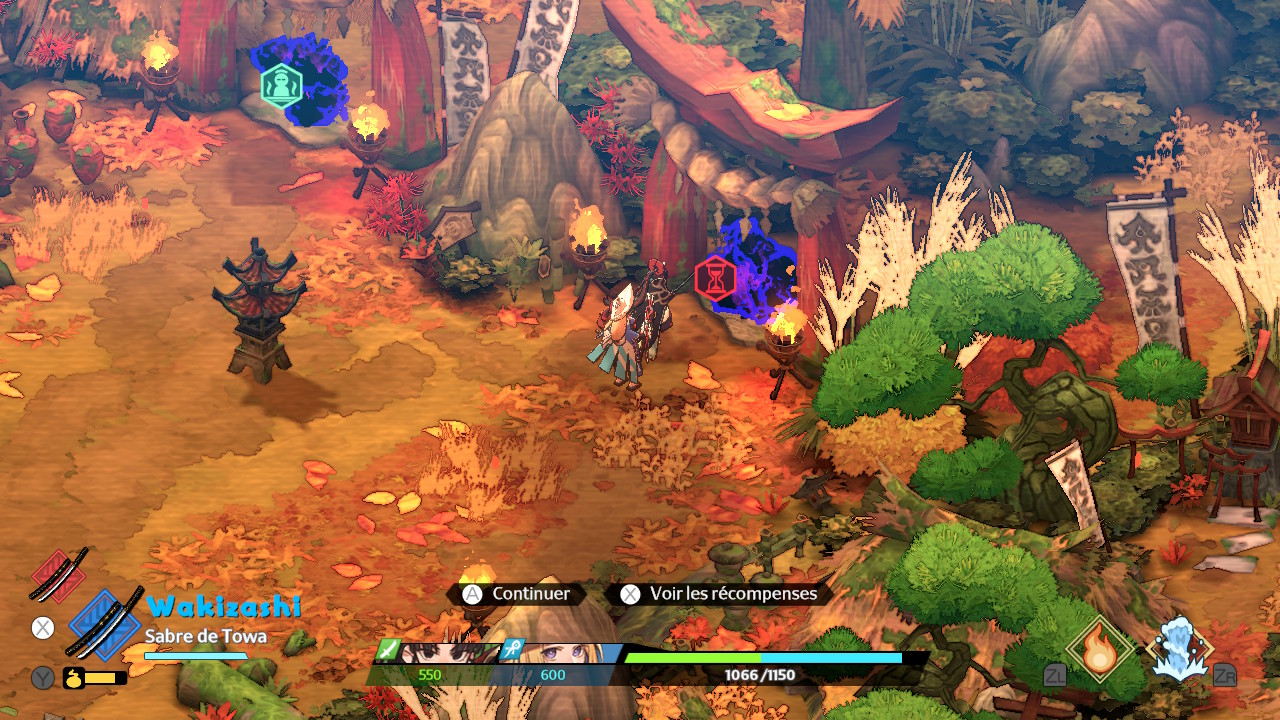Activate the water geyser spell ability

coord(1180,649)
